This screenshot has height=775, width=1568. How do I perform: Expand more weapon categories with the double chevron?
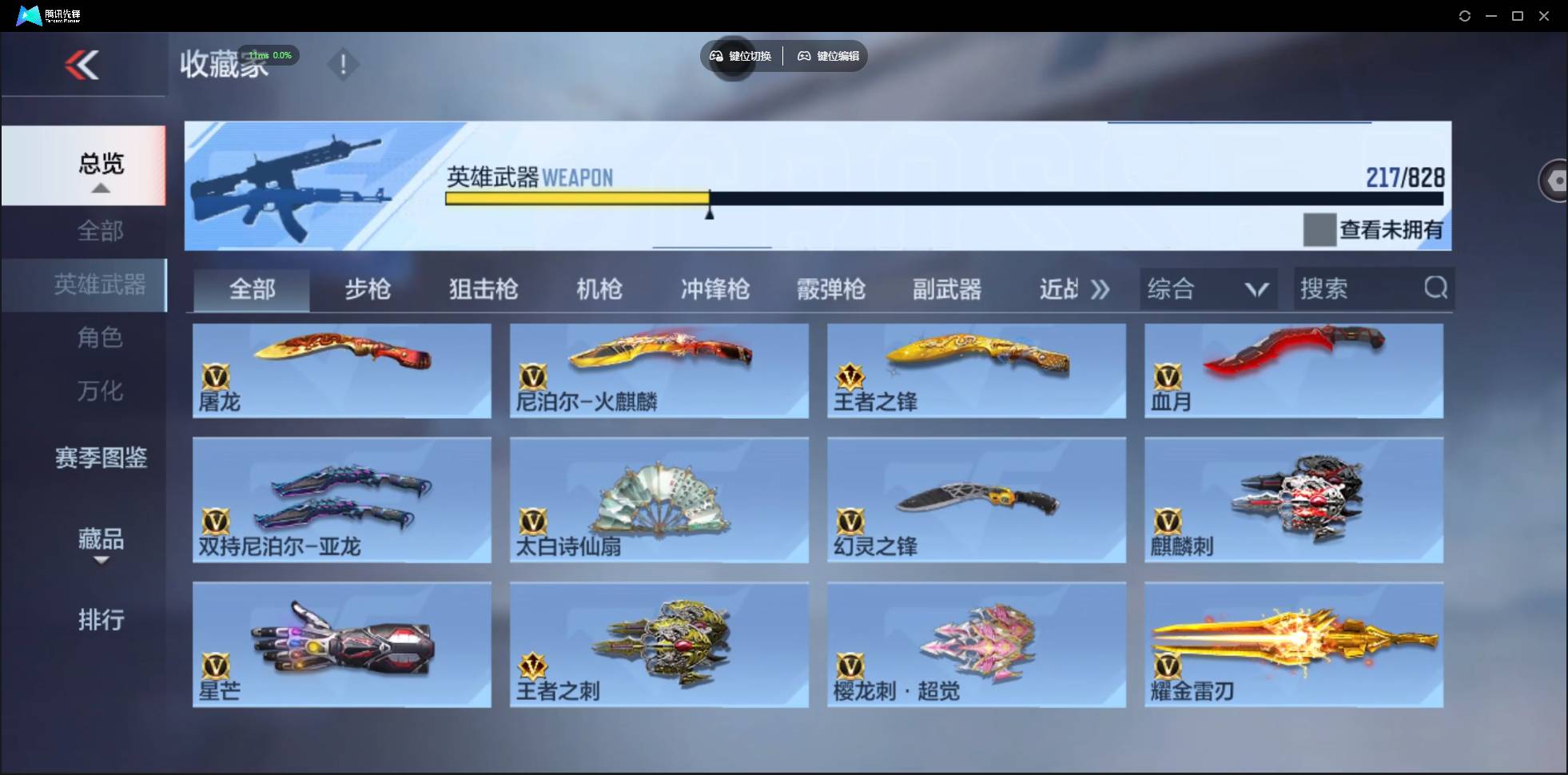click(x=1100, y=289)
